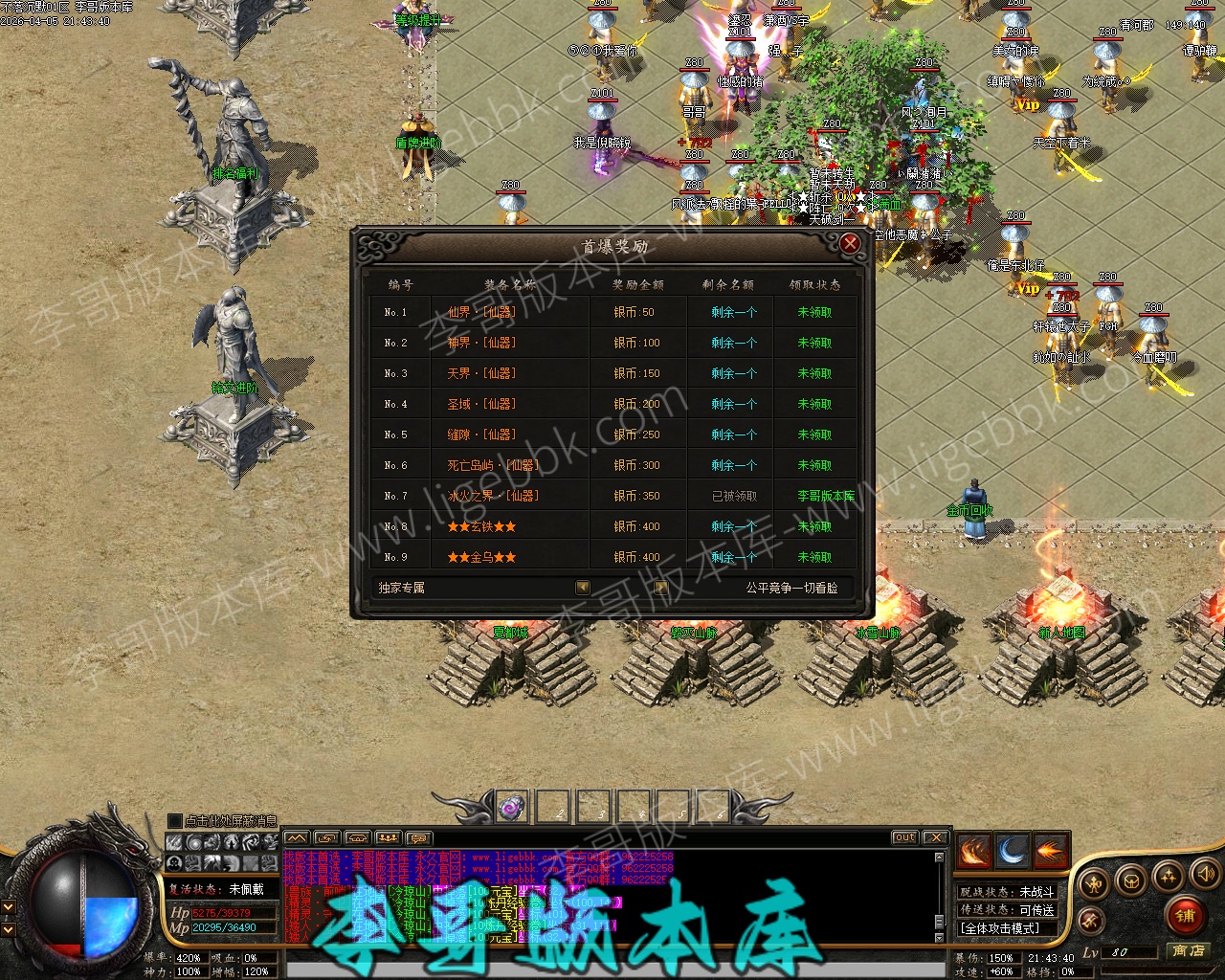Activate the blue crescent moon skill

[1012, 851]
